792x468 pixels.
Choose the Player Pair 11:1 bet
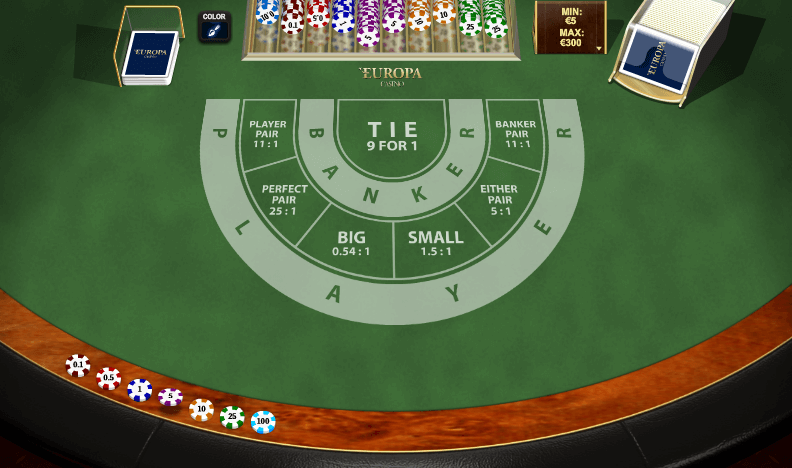[x=267, y=135]
